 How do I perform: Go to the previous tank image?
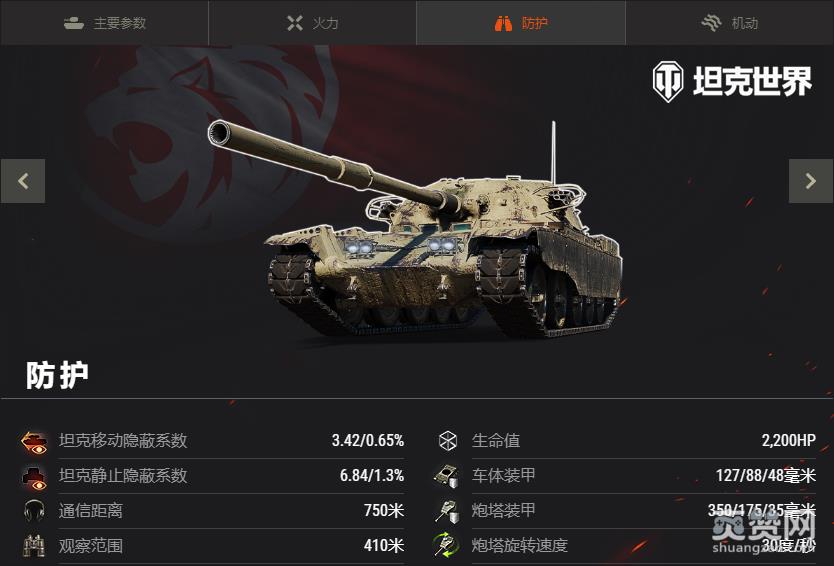23,181
